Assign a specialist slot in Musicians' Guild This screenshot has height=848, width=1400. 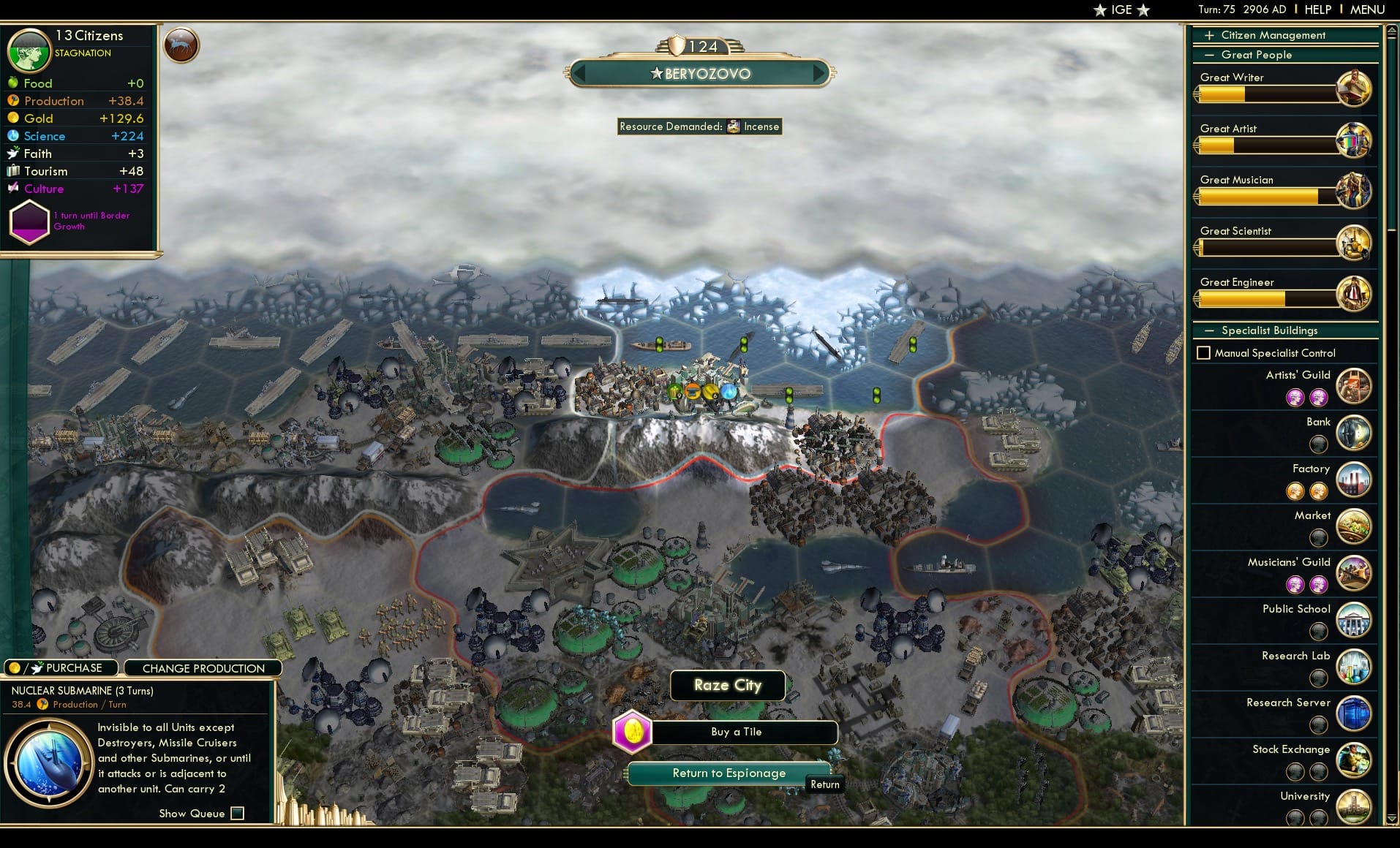pos(1298,585)
